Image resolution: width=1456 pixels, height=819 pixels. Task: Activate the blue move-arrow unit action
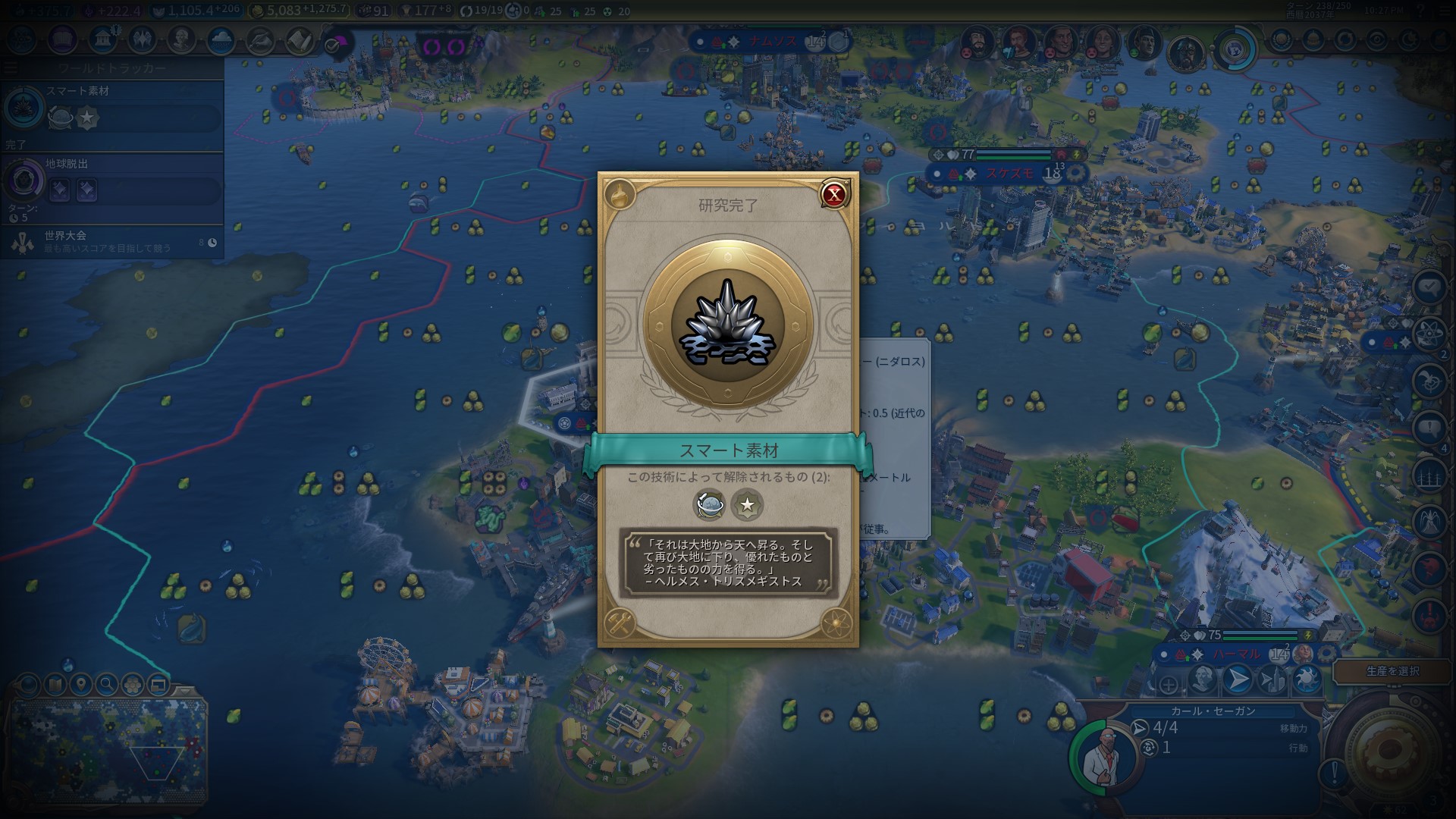tap(1238, 679)
